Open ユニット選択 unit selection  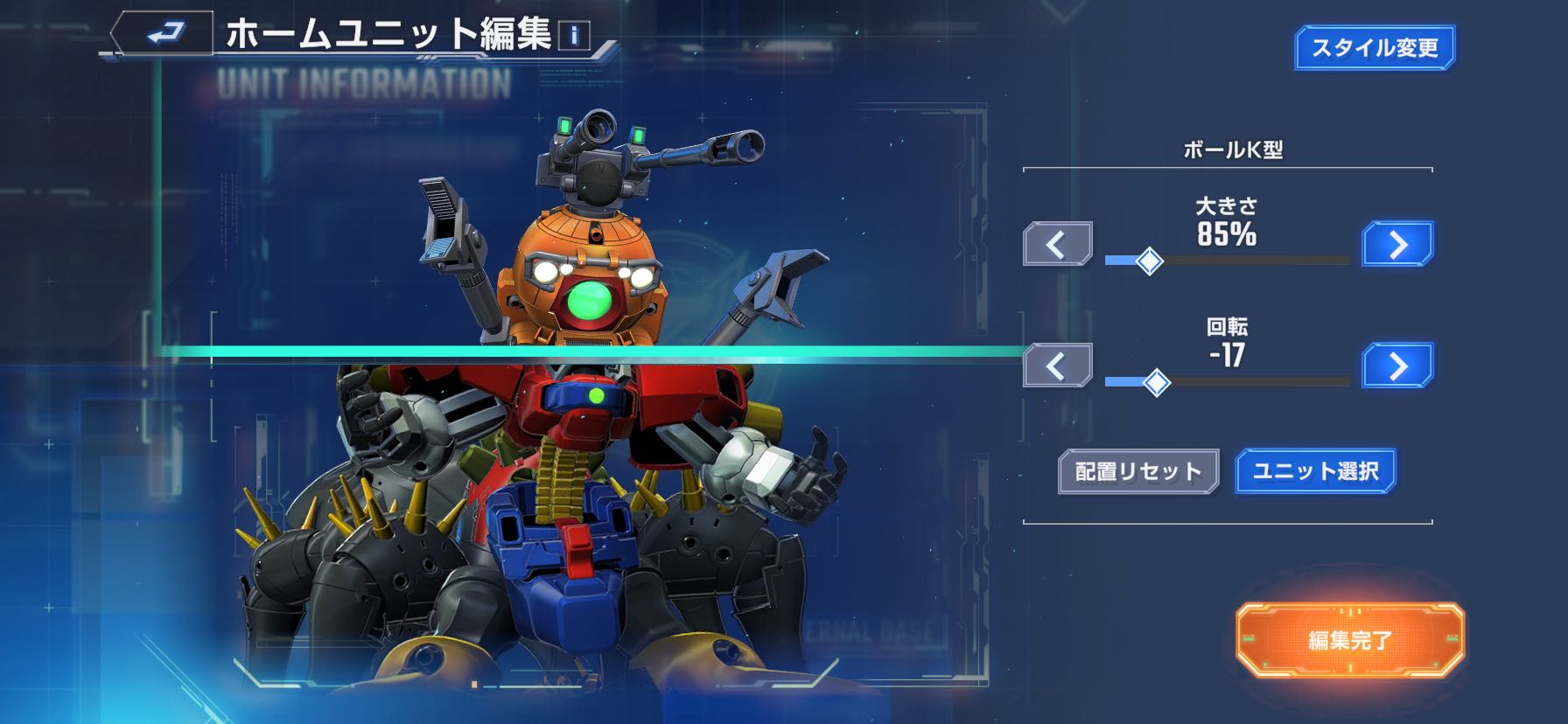pos(1315,472)
